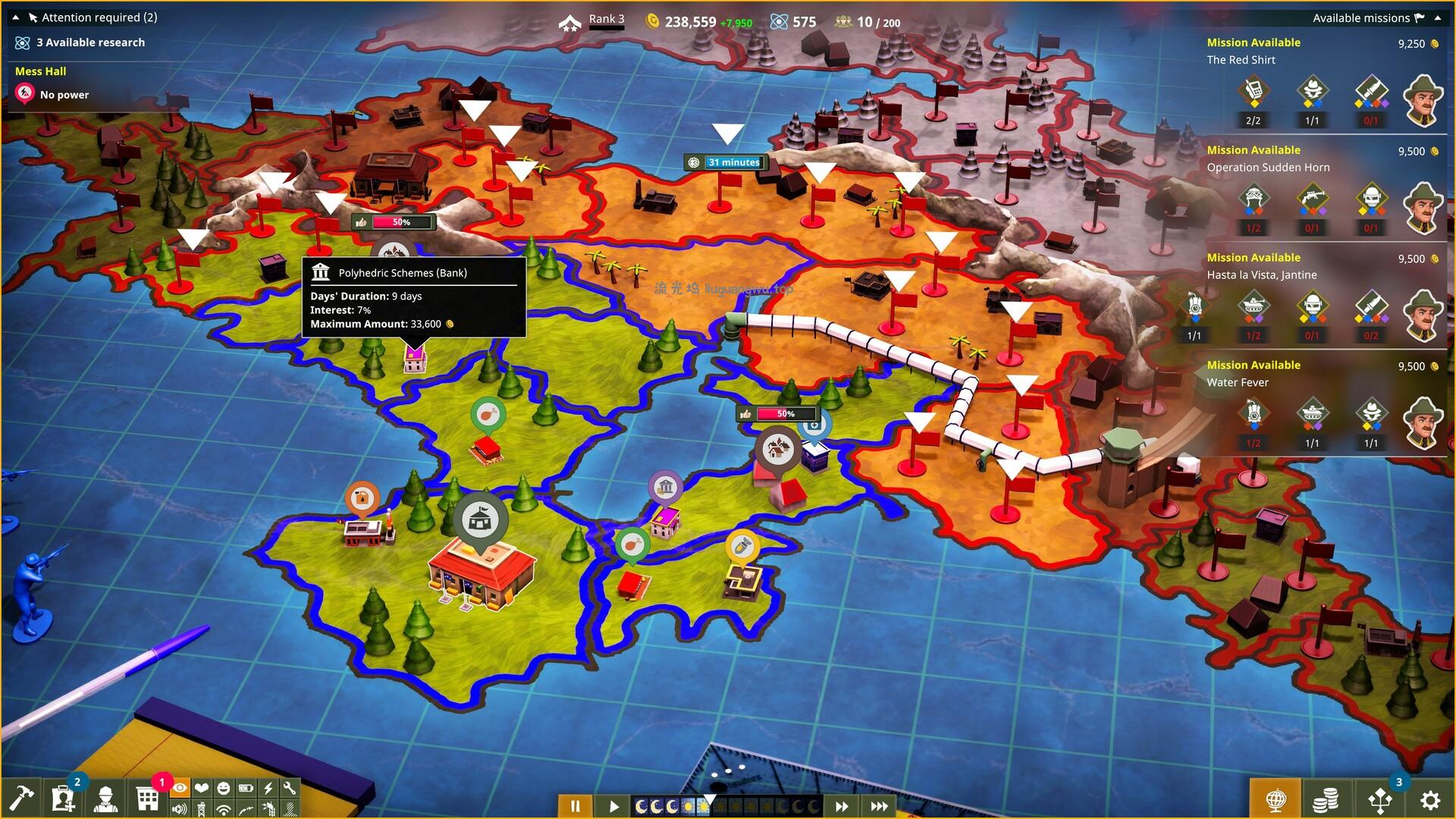Expand the citizen portrait for The Red Shirt mission
The width and height of the screenshot is (1456, 819).
pos(1423,100)
